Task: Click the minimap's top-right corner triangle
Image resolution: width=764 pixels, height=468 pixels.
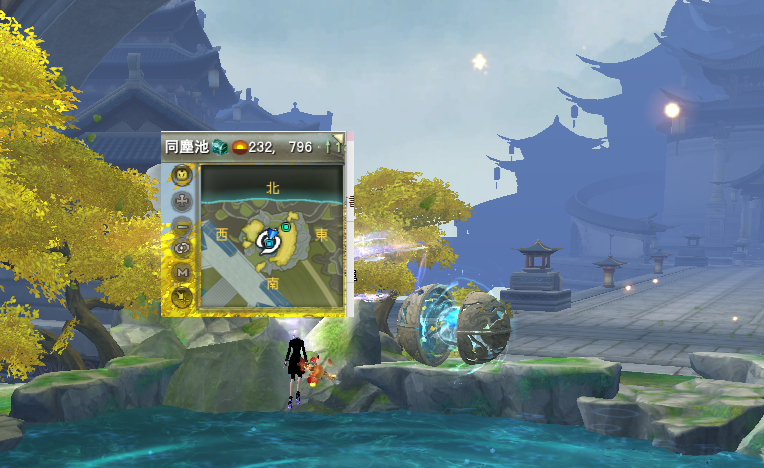Action: [340, 138]
